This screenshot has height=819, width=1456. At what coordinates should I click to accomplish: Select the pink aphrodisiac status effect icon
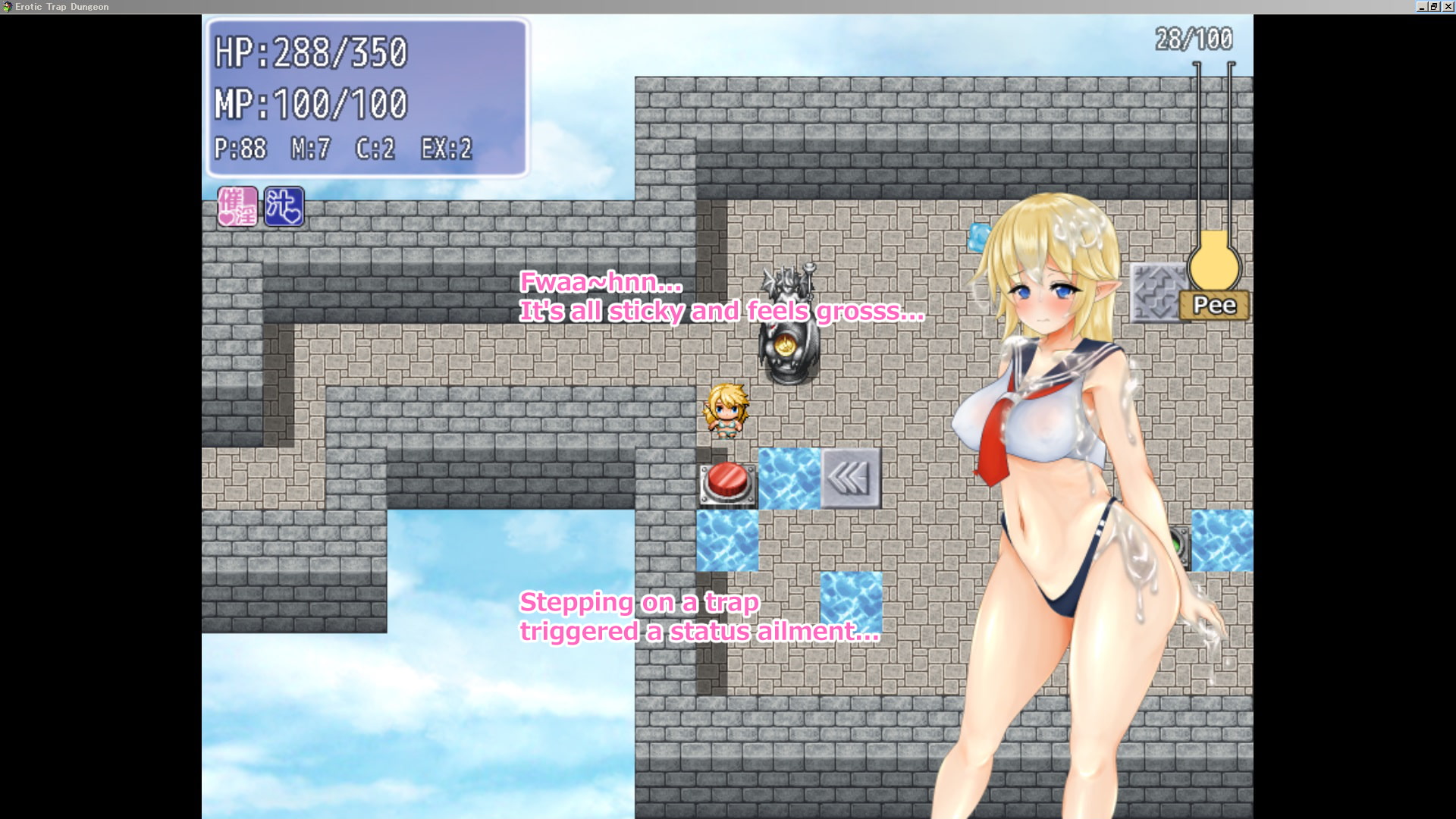point(236,205)
